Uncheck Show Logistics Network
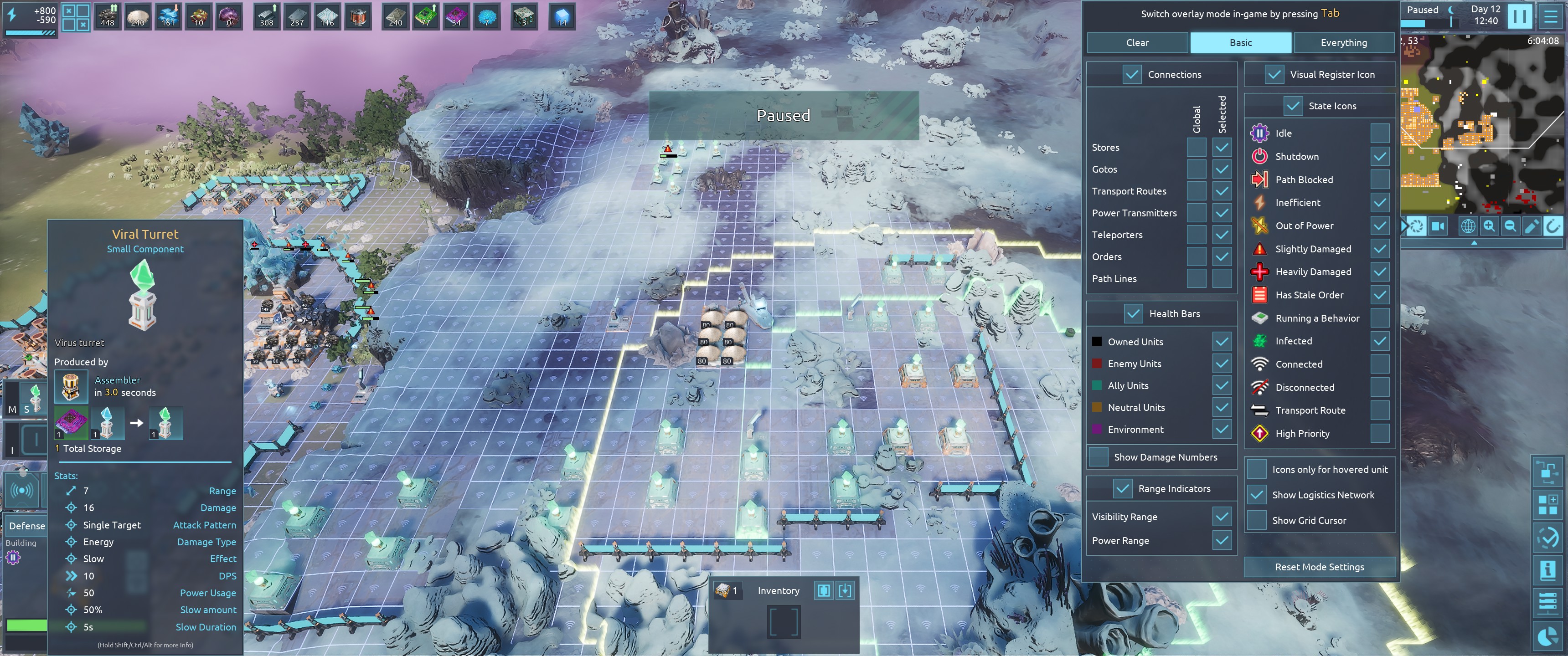The height and width of the screenshot is (656, 1568). 1257,495
